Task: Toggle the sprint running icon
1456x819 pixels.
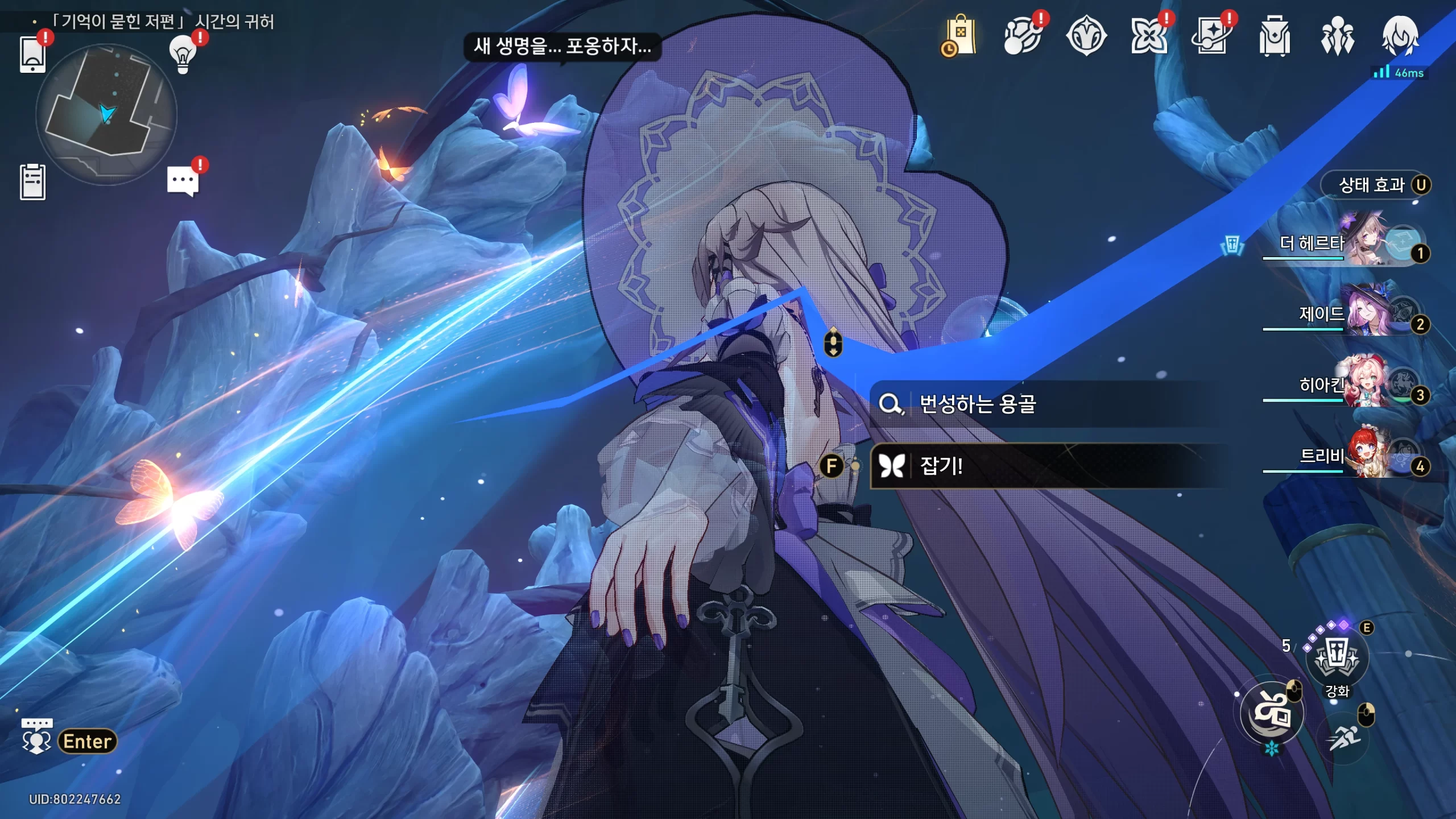Action: pyautogui.click(x=1344, y=738)
